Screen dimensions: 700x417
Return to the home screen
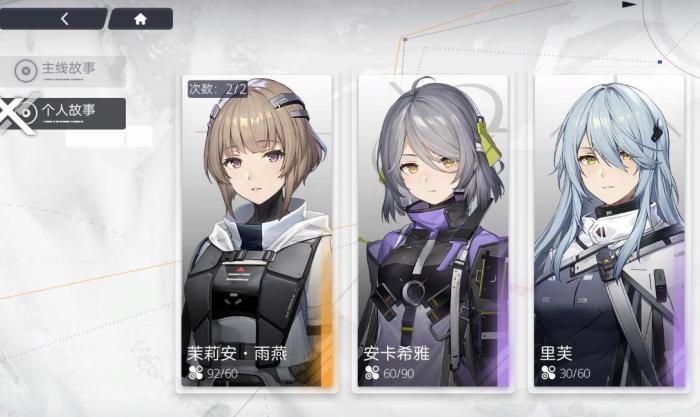pos(140,18)
